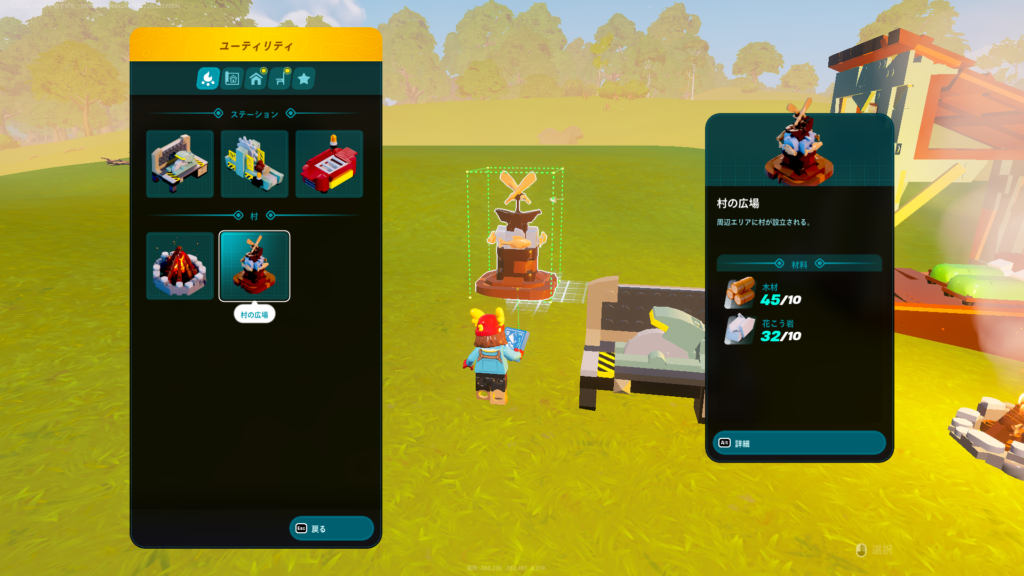This screenshot has height=576, width=1024.
Task: Click the 戻る back button
Action: tap(331, 528)
